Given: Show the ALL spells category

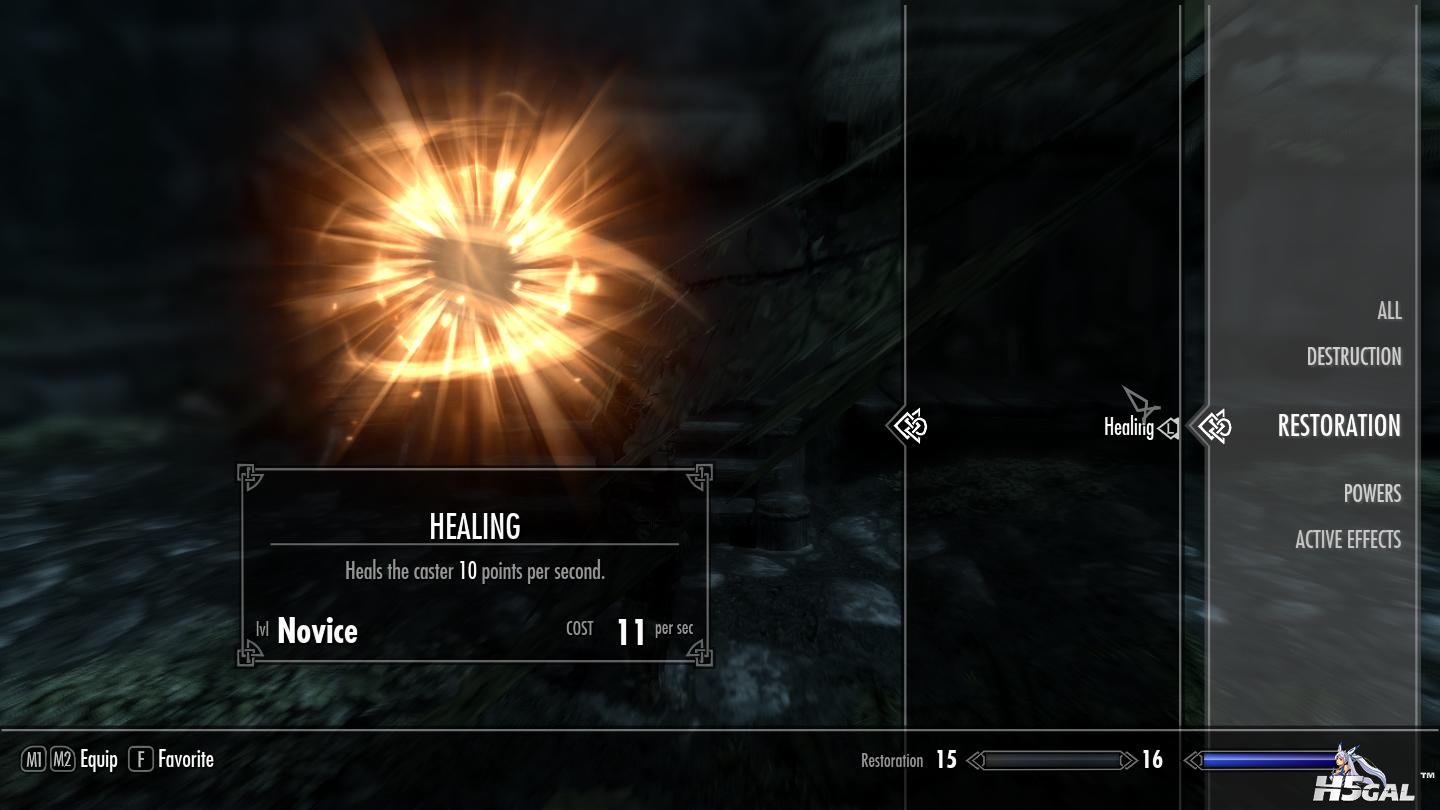Looking at the screenshot, I should [x=1388, y=311].
